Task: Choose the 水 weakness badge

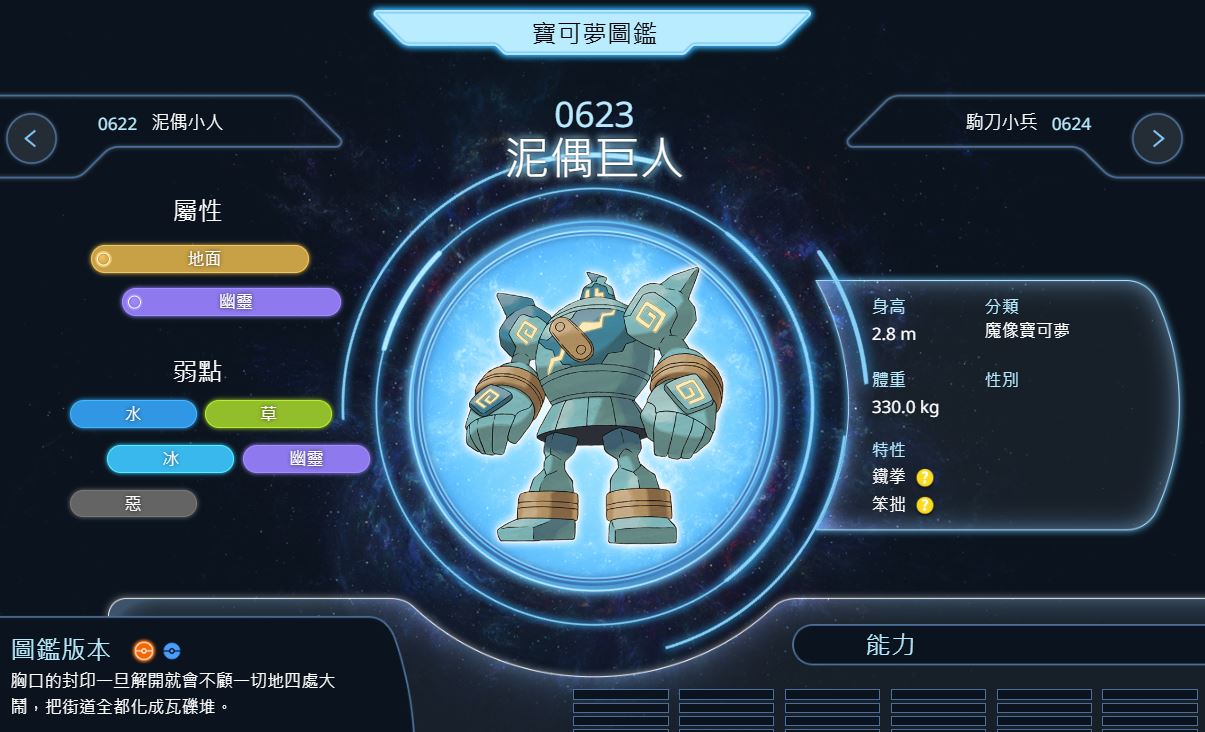Action: point(133,414)
